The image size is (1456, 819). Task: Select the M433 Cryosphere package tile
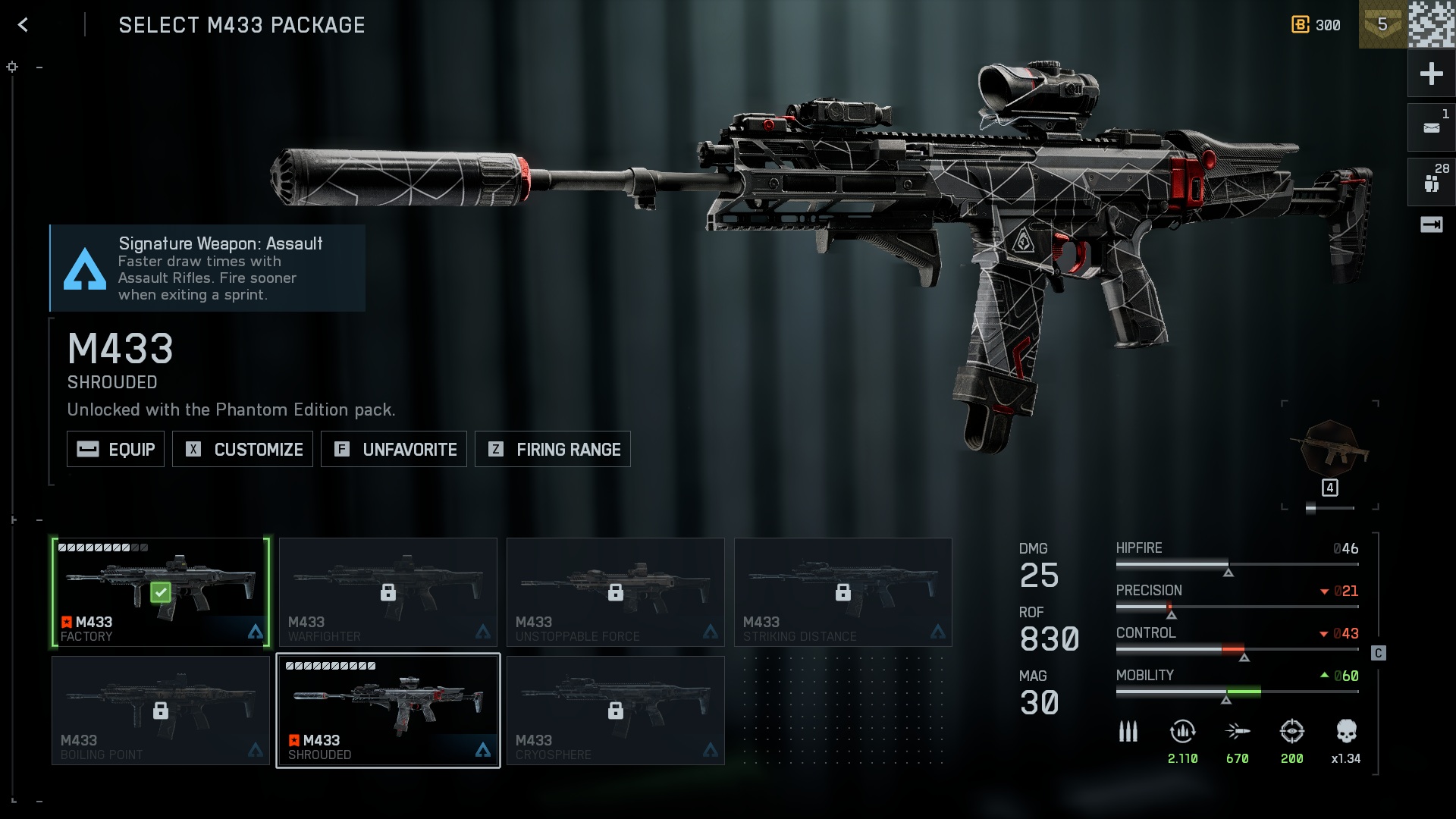click(615, 710)
